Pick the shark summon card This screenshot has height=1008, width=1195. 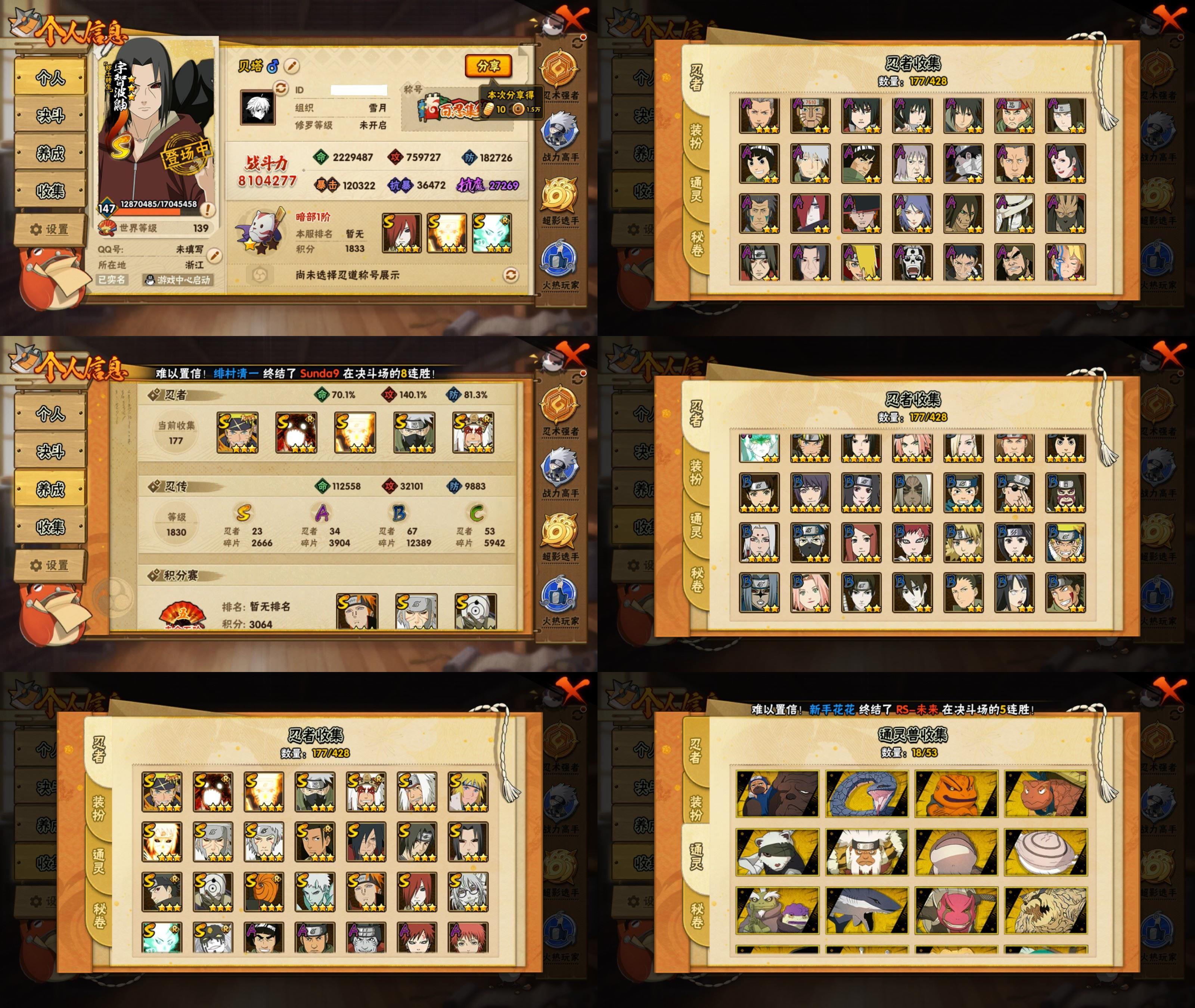866,910
